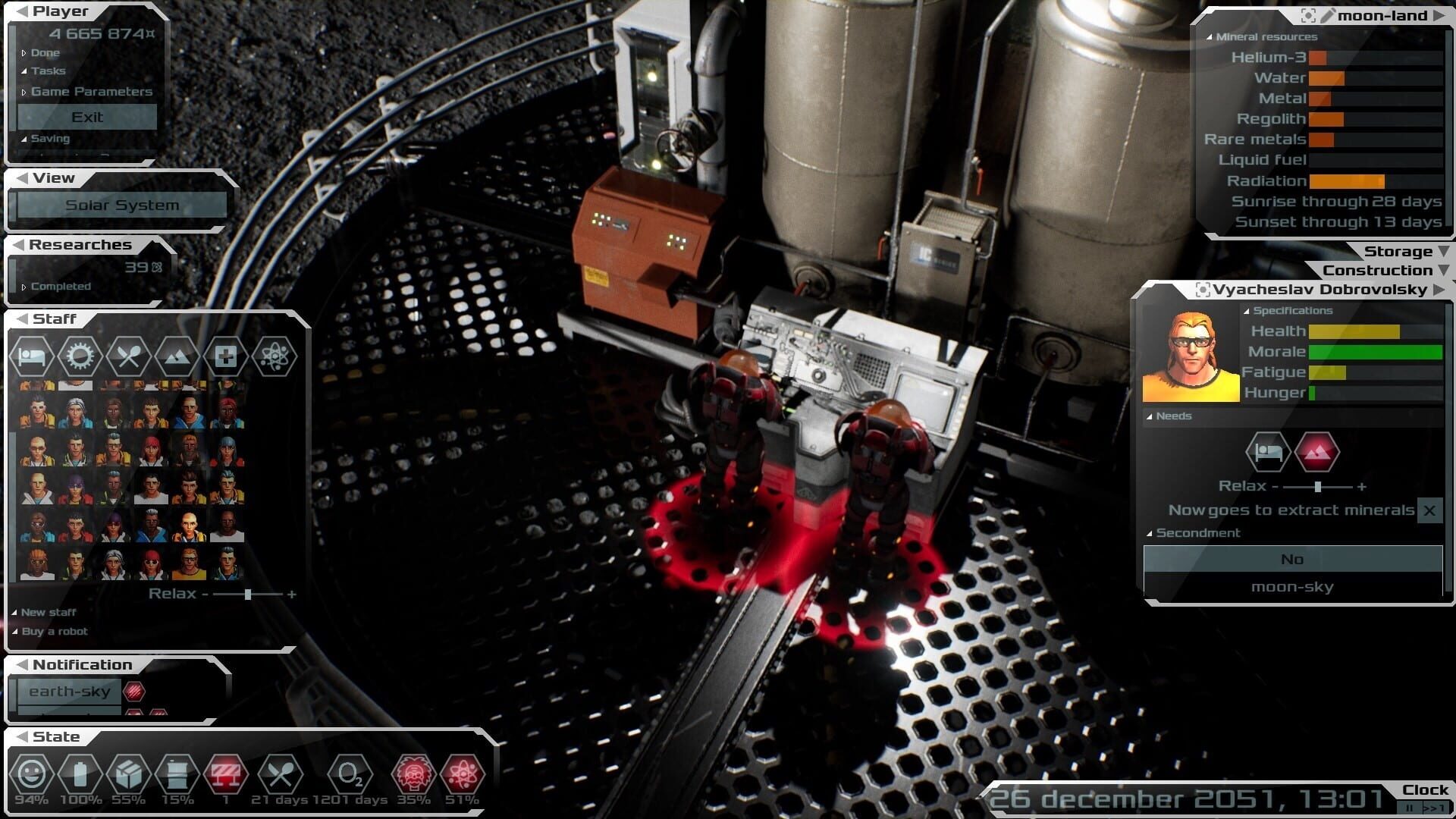This screenshot has height=819, width=1456.
Task: Pause the game clock
Action: tap(1410, 808)
